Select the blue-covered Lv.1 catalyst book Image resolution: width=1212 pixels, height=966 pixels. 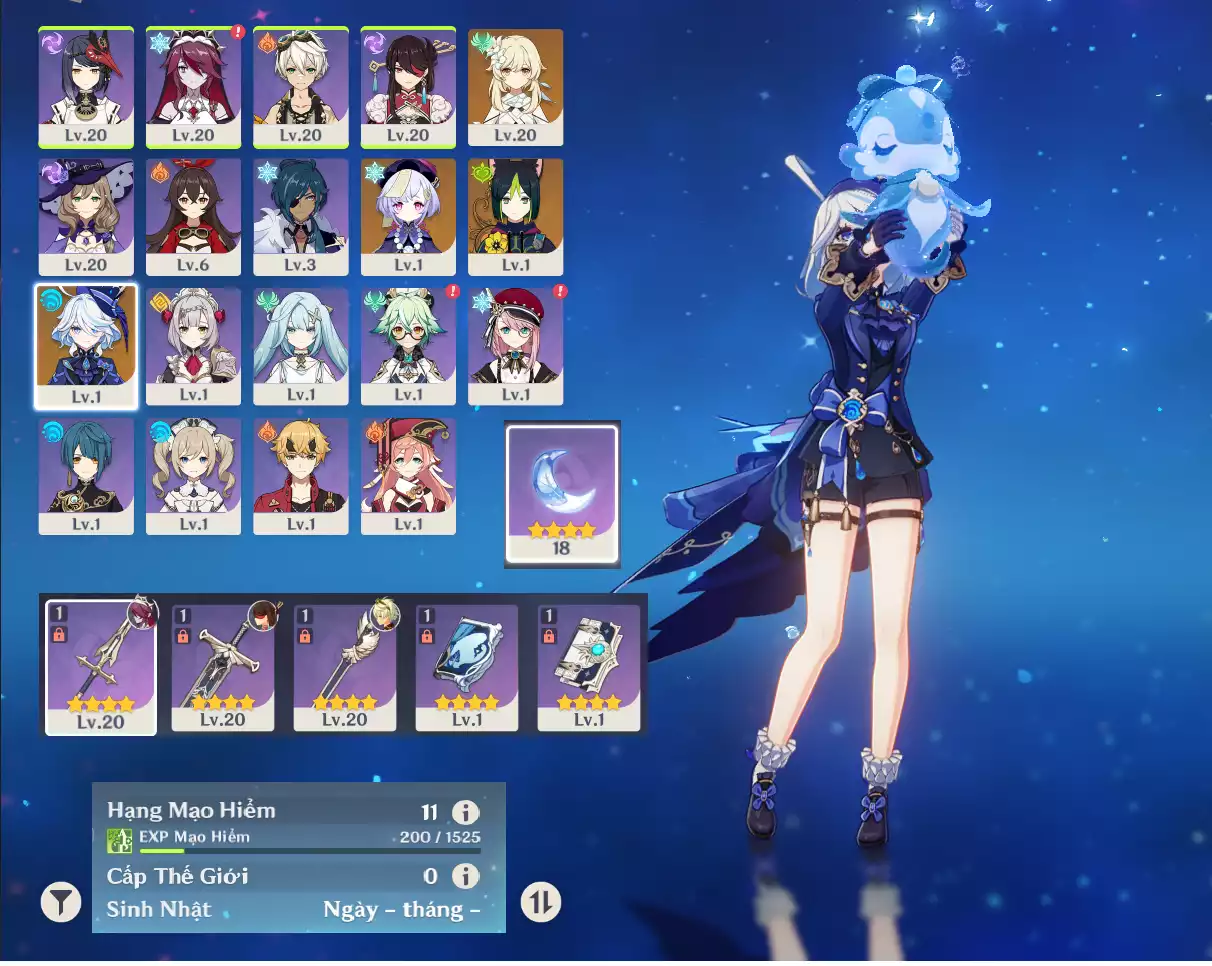point(467,667)
